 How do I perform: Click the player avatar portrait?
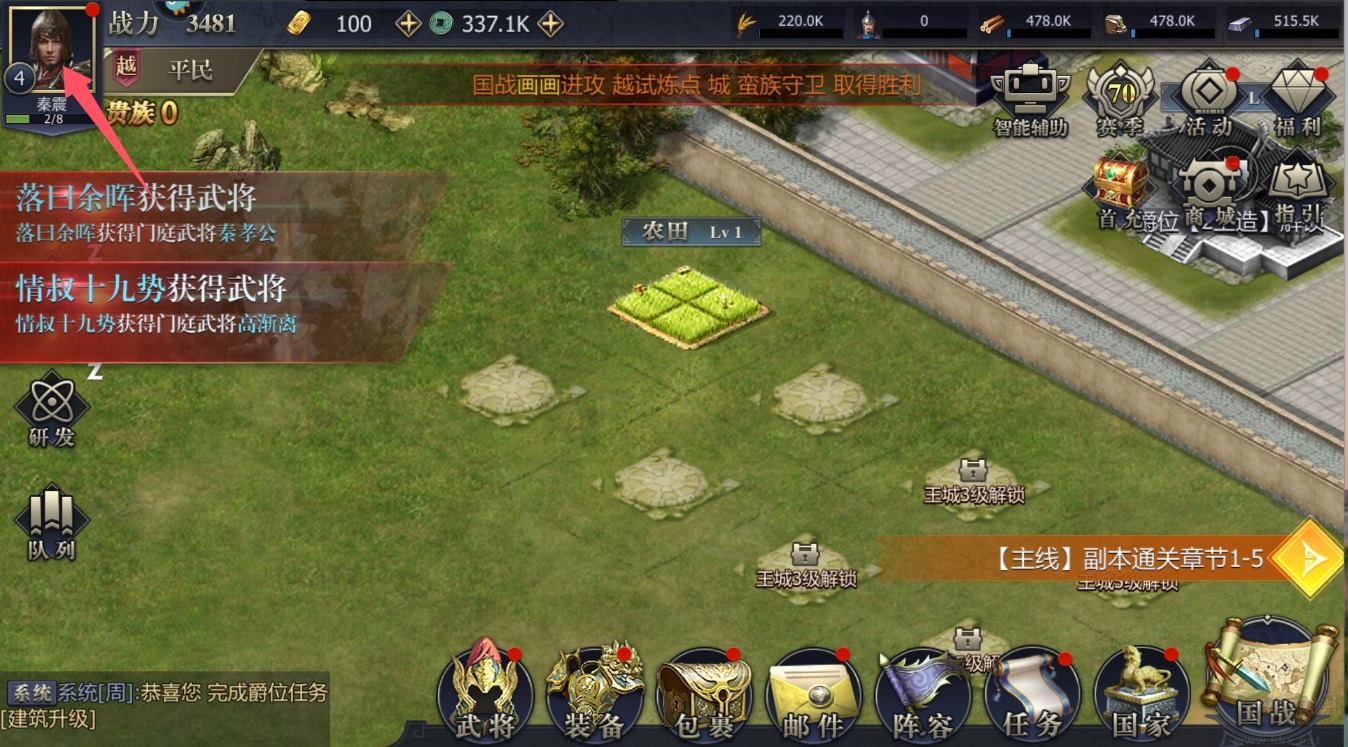tap(51, 48)
